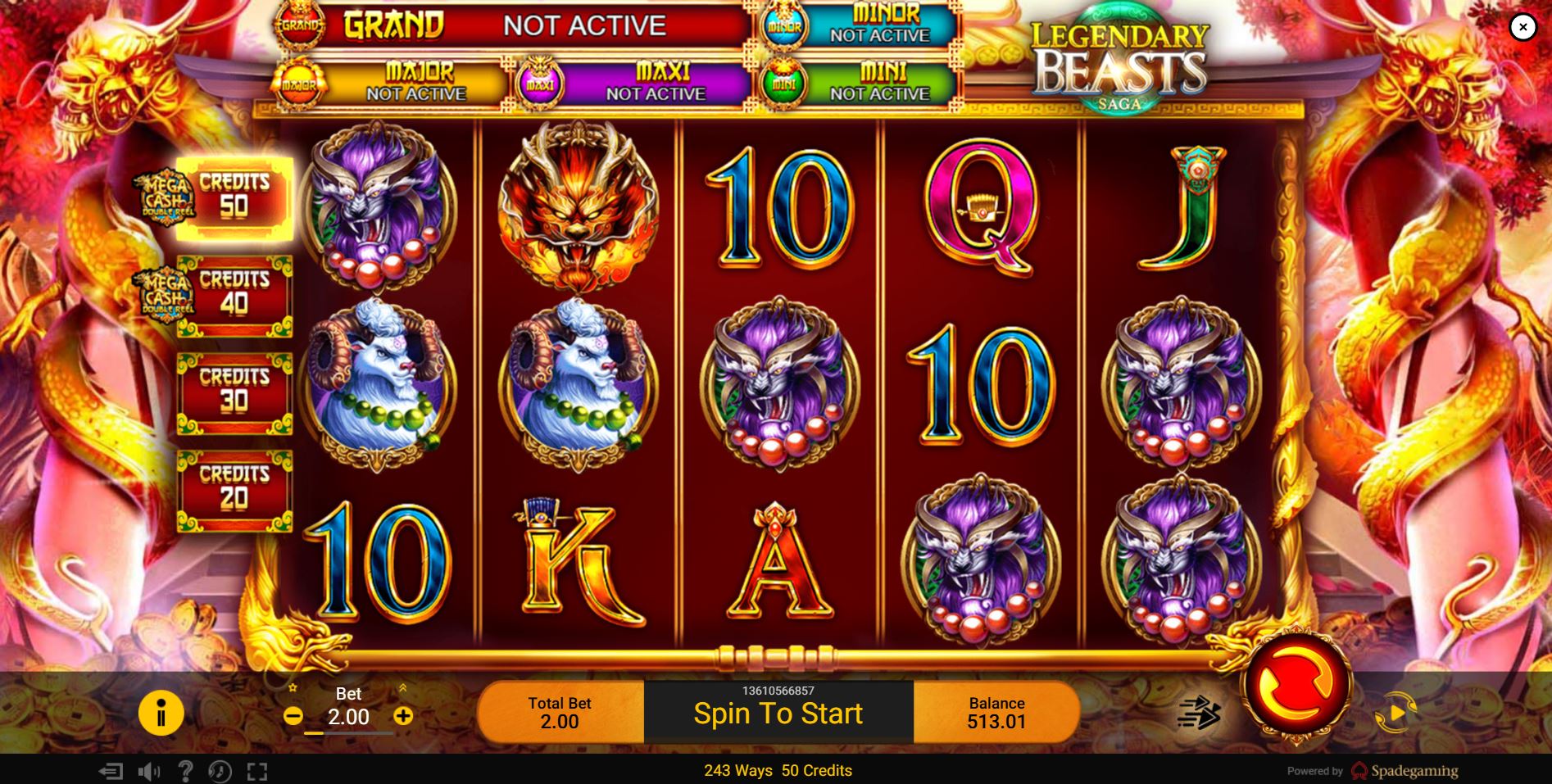Image resolution: width=1552 pixels, height=784 pixels.
Task: Mute the game sound
Action: tap(149, 772)
